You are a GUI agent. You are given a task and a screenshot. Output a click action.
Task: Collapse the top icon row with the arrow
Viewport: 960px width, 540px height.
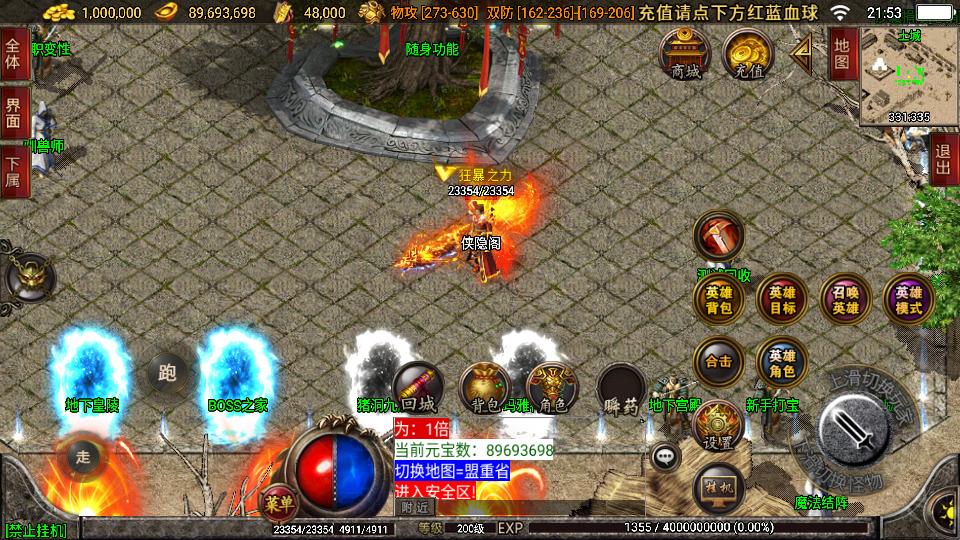tap(801, 54)
